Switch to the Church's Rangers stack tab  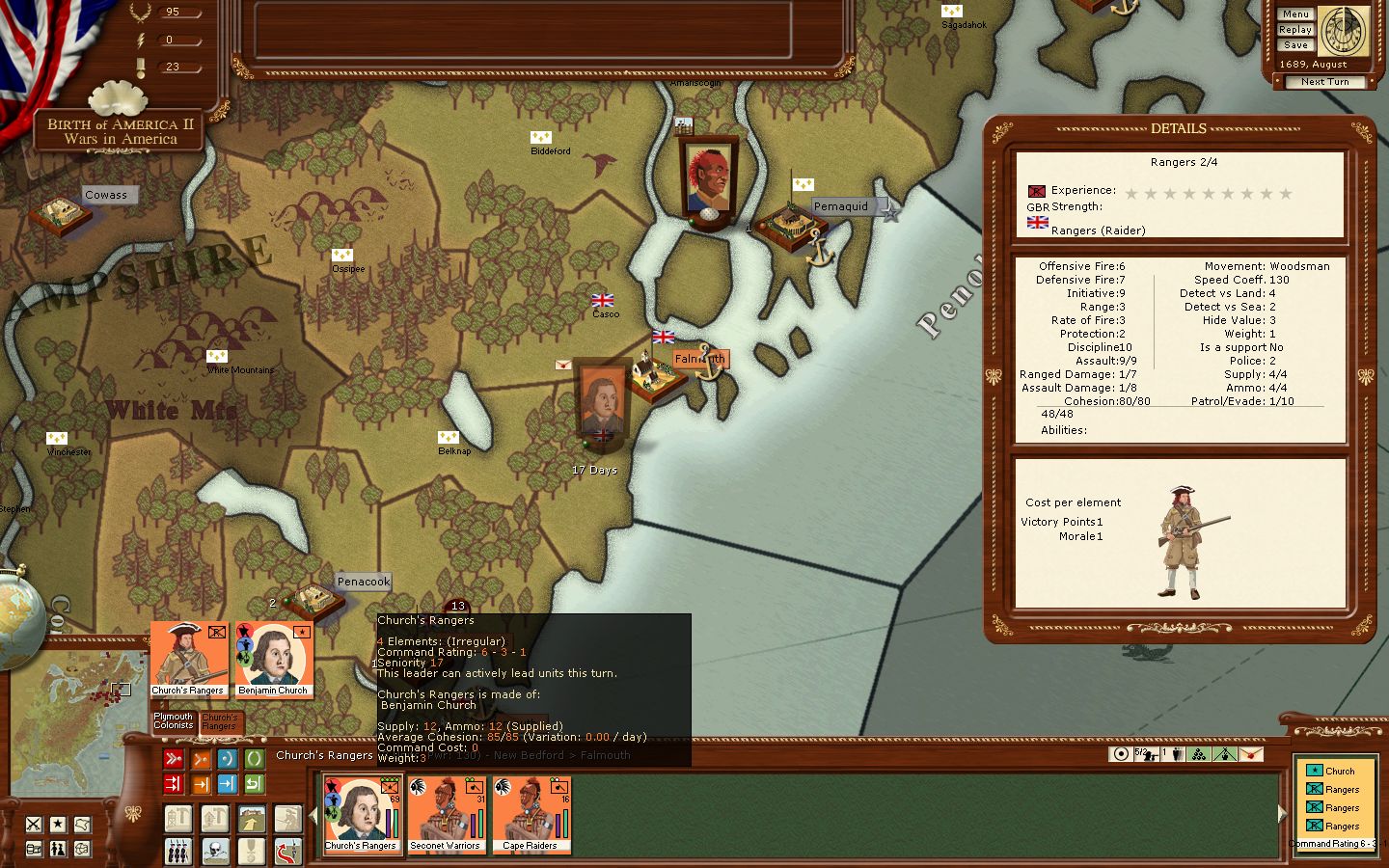pyautogui.click(x=220, y=721)
